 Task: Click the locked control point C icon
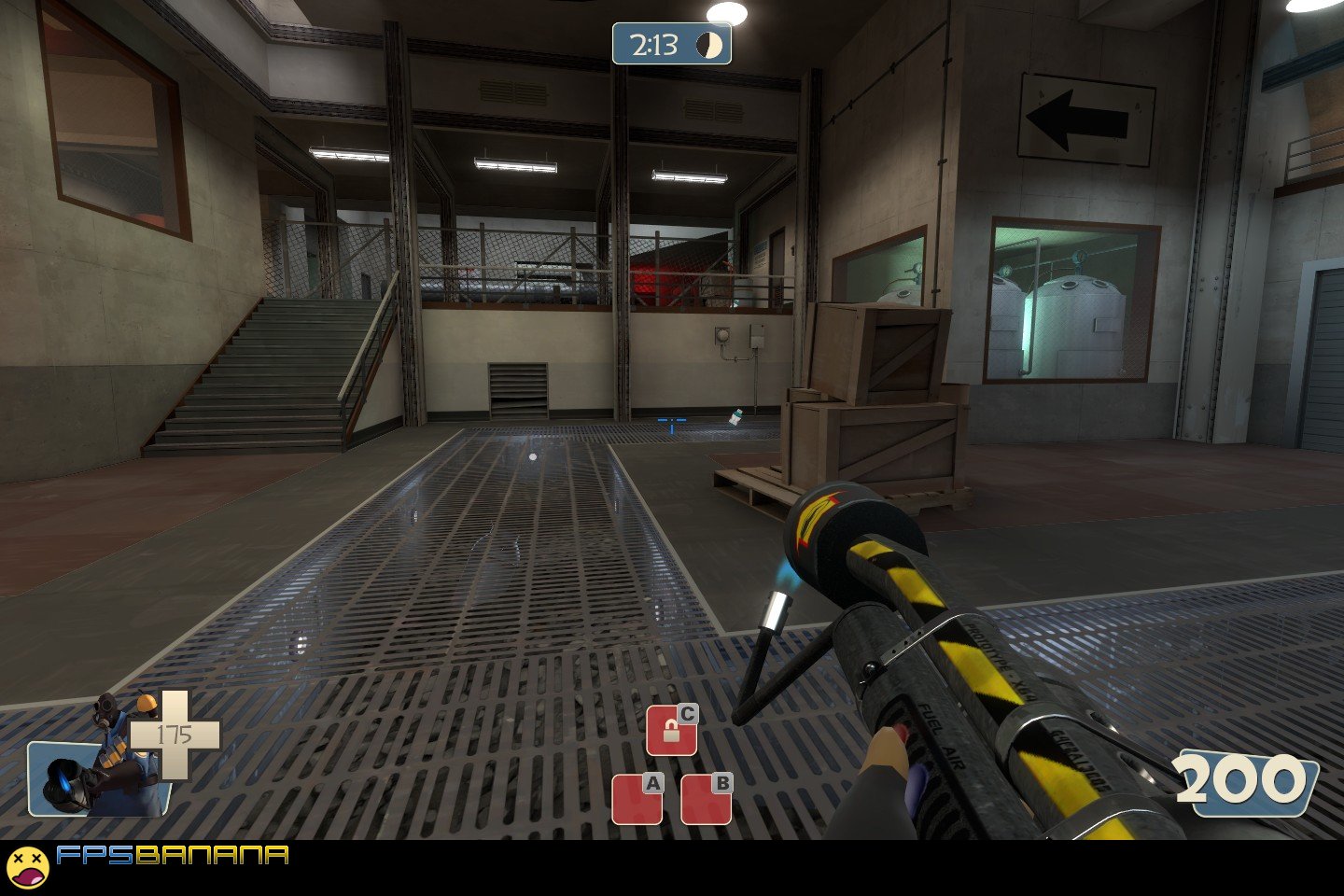point(675,732)
